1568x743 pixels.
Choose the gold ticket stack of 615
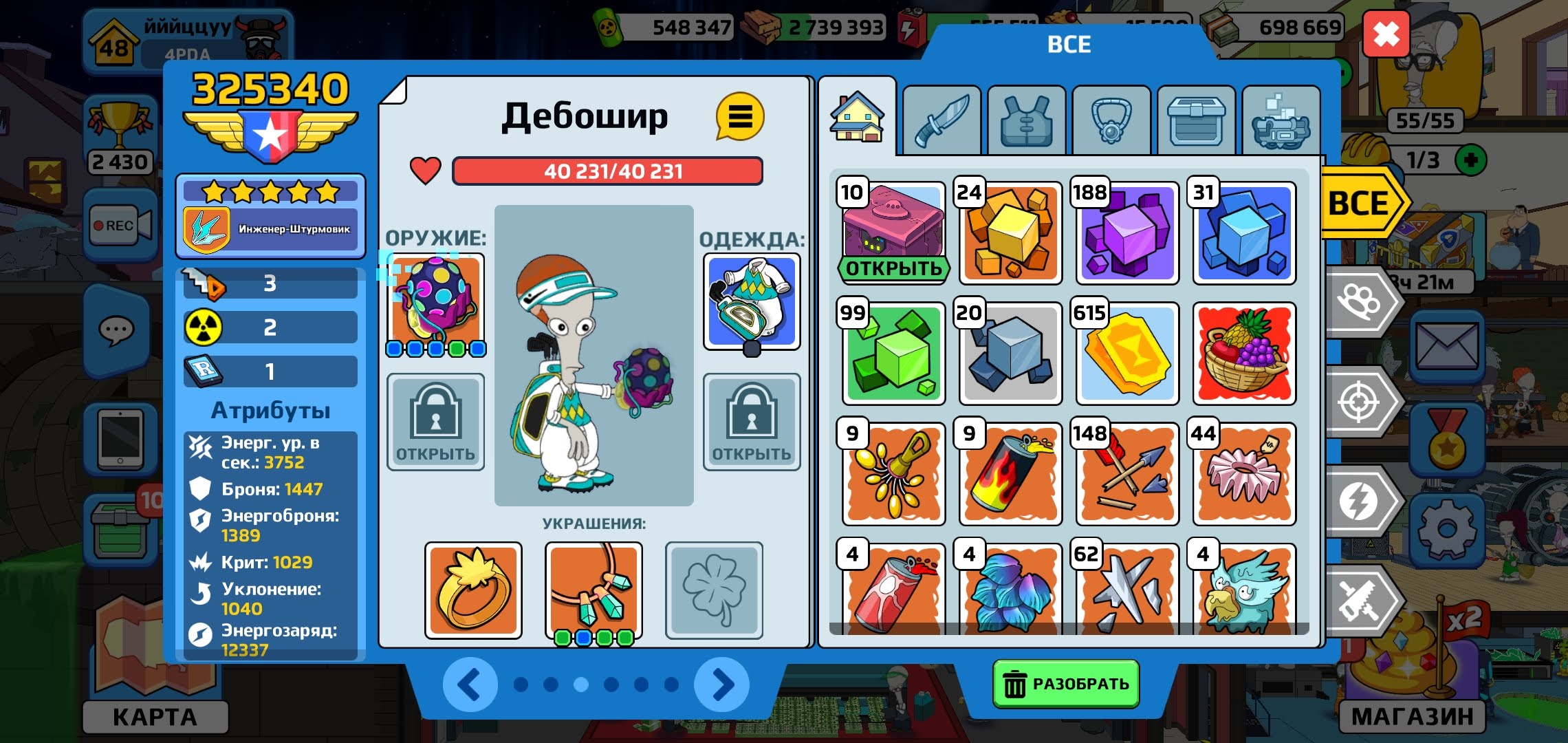(1127, 354)
